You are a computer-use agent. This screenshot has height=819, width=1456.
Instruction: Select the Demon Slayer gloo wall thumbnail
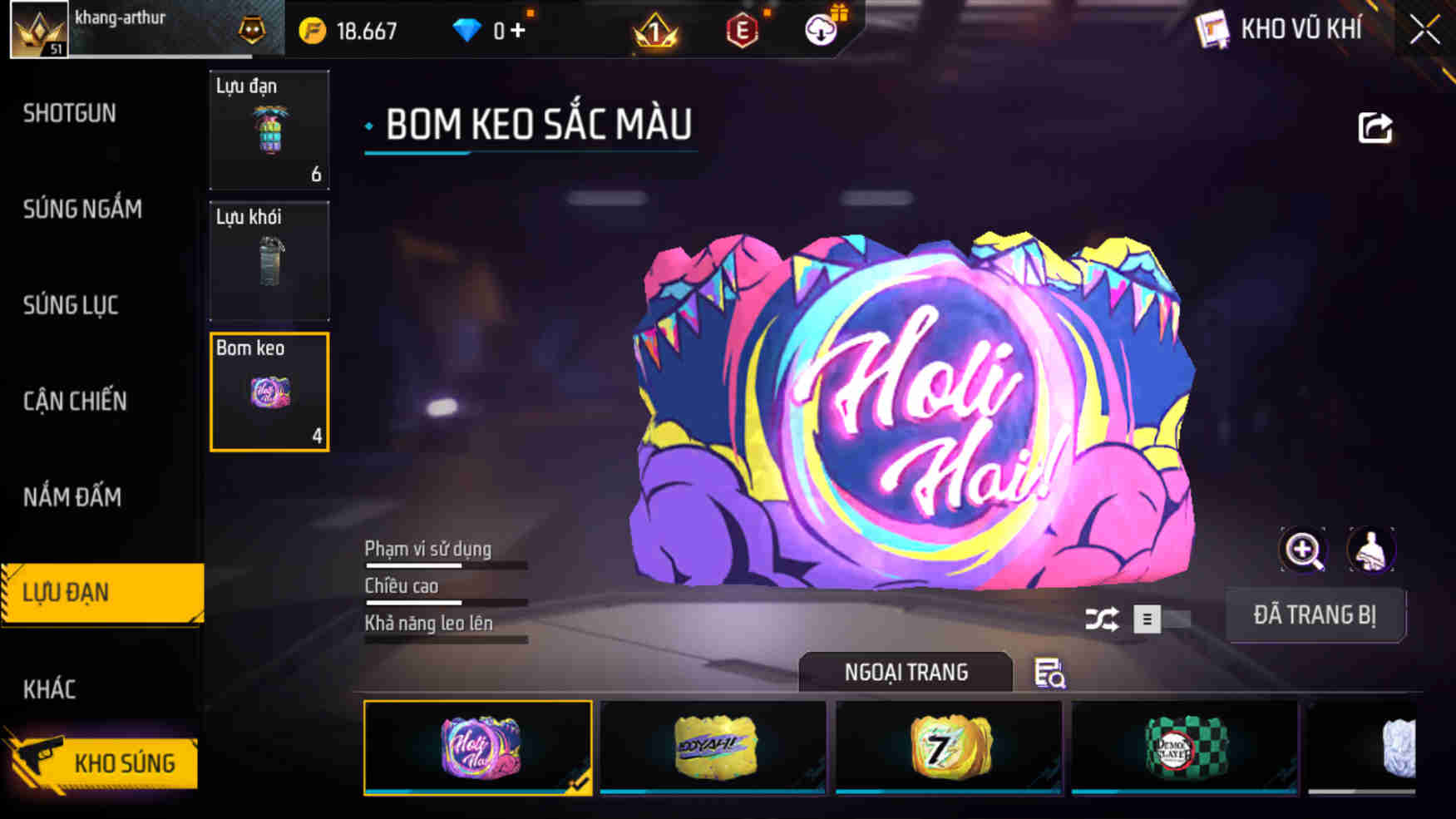click(x=1184, y=747)
